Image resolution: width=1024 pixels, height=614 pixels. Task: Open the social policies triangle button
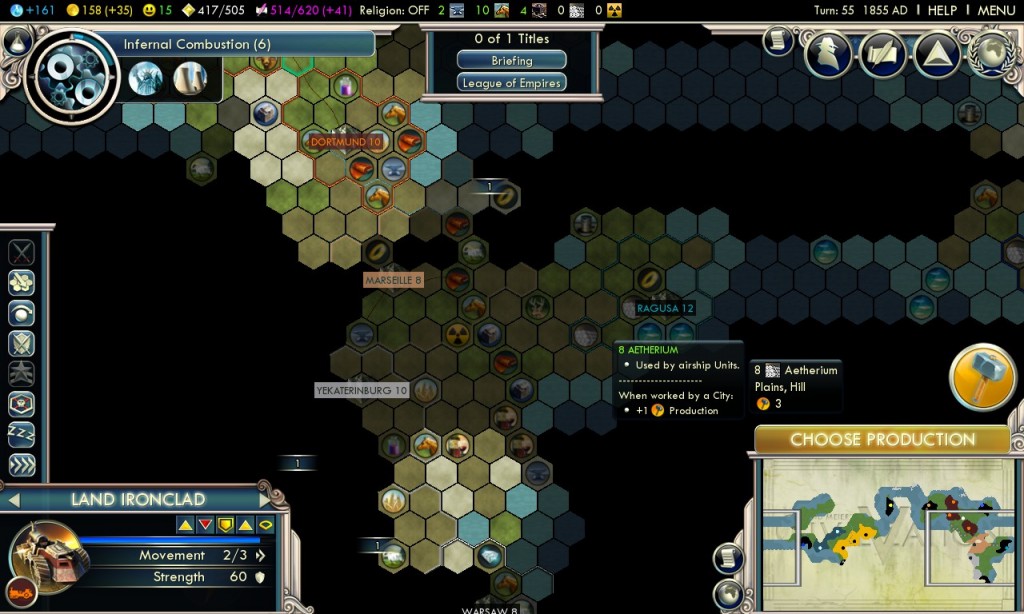pyautogui.click(x=937, y=54)
